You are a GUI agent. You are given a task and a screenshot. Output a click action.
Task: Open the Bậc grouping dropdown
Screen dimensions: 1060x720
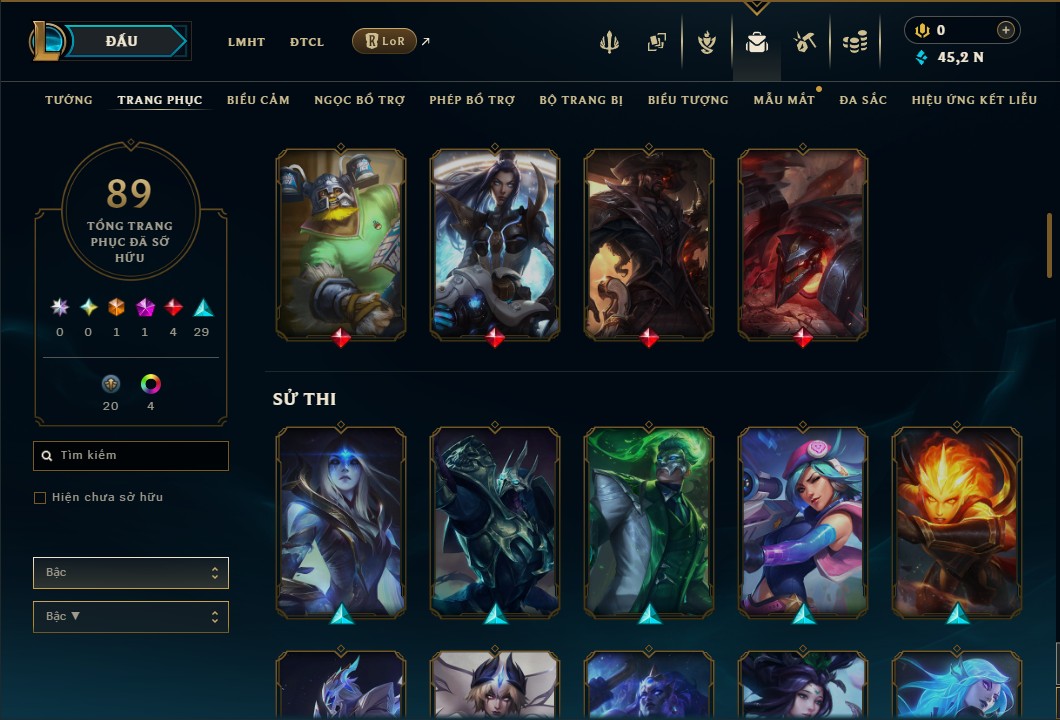point(131,573)
